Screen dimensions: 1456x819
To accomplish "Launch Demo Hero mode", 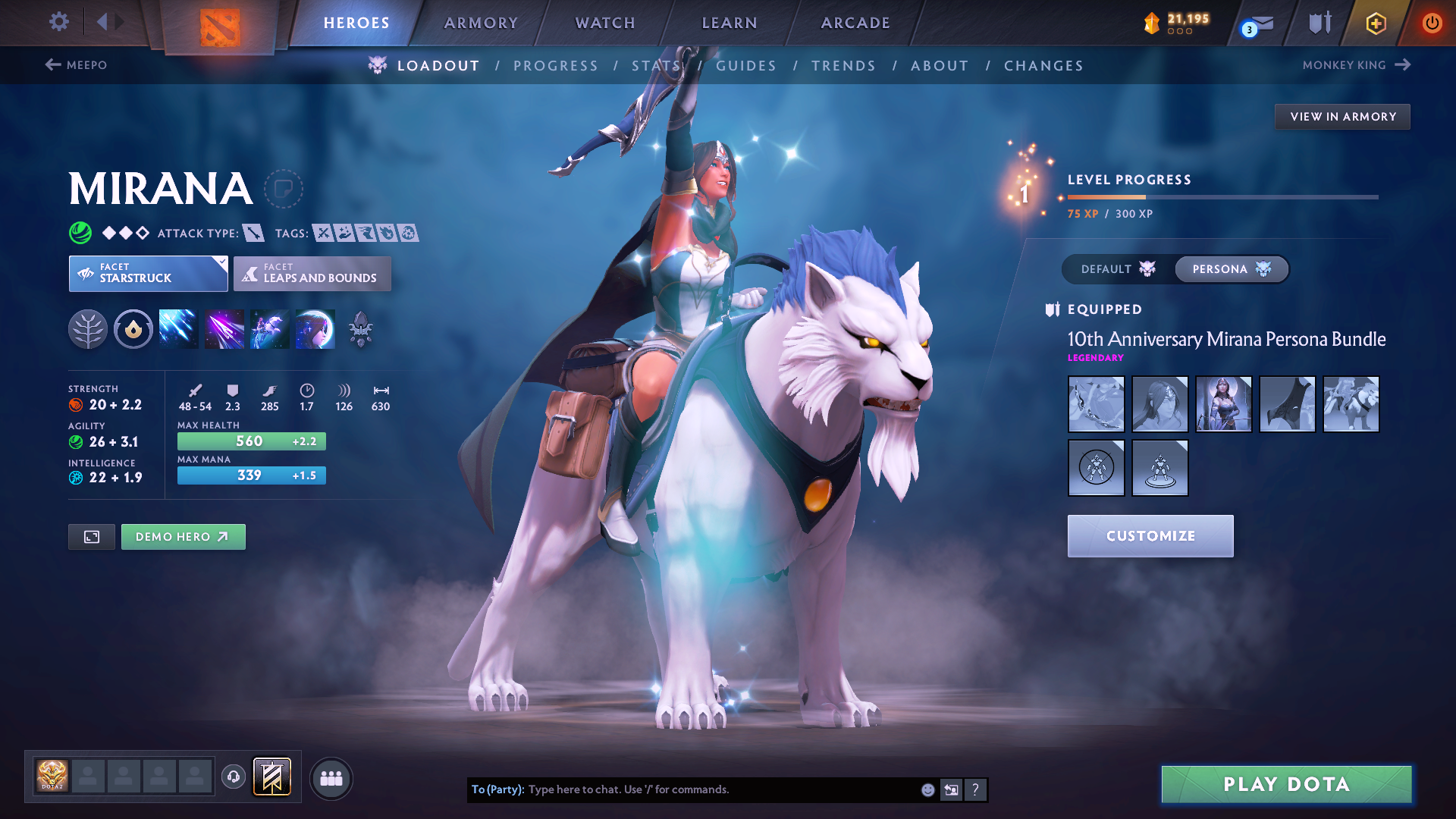I will (x=183, y=537).
